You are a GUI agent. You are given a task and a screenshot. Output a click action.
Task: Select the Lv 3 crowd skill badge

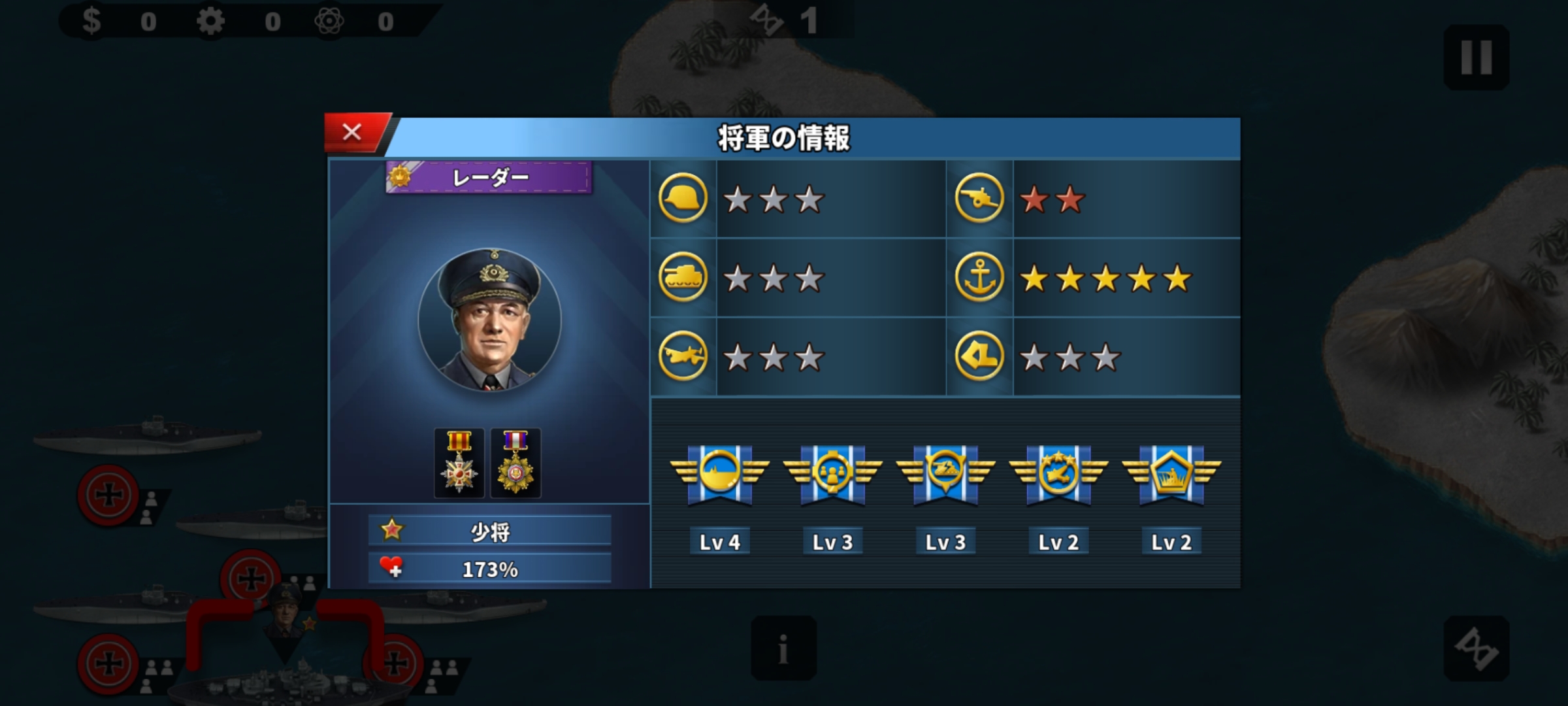pos(832,475)
